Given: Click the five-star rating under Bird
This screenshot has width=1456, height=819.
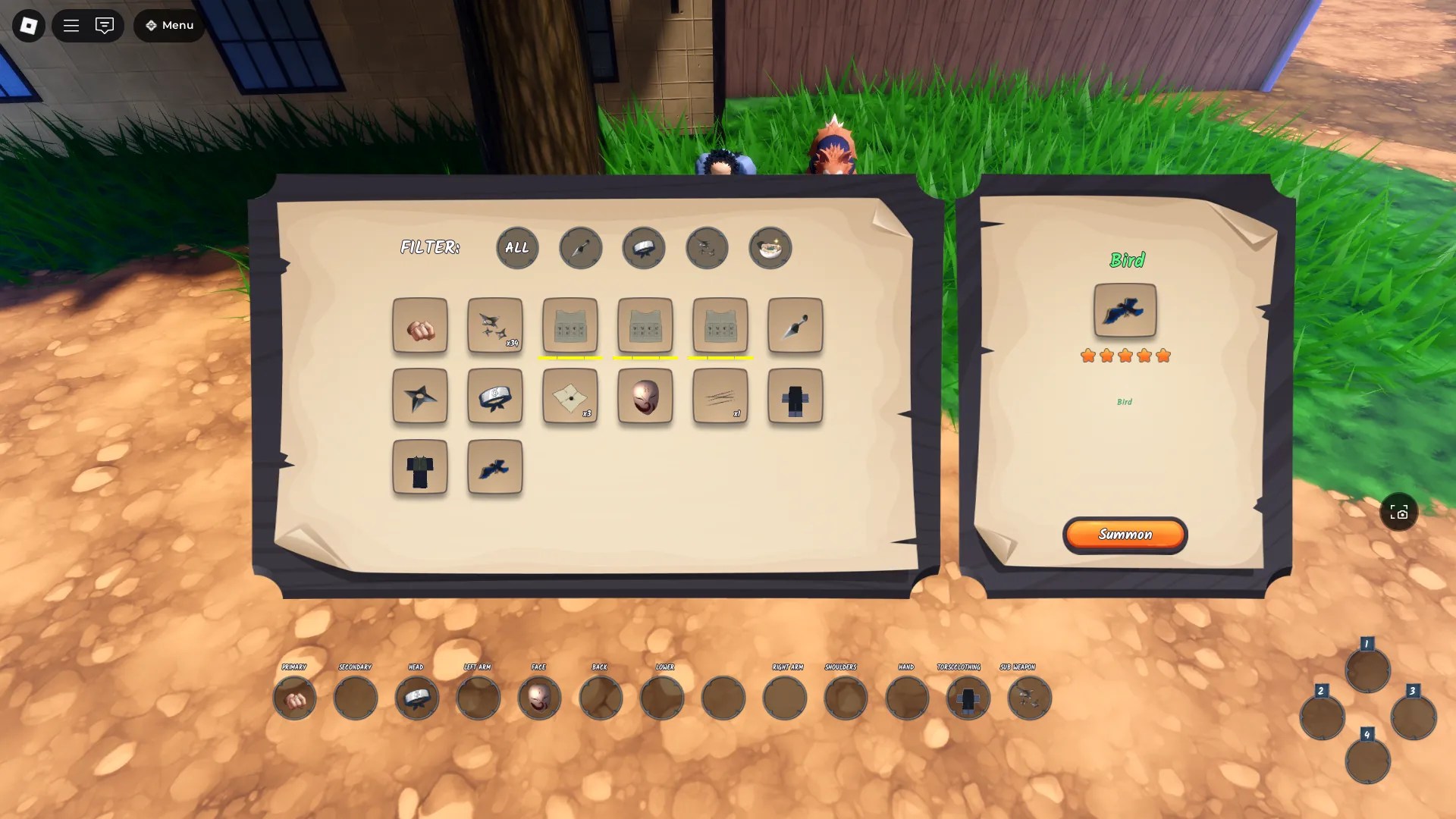Looking at the screenshot, I should tap(1125, 354).
